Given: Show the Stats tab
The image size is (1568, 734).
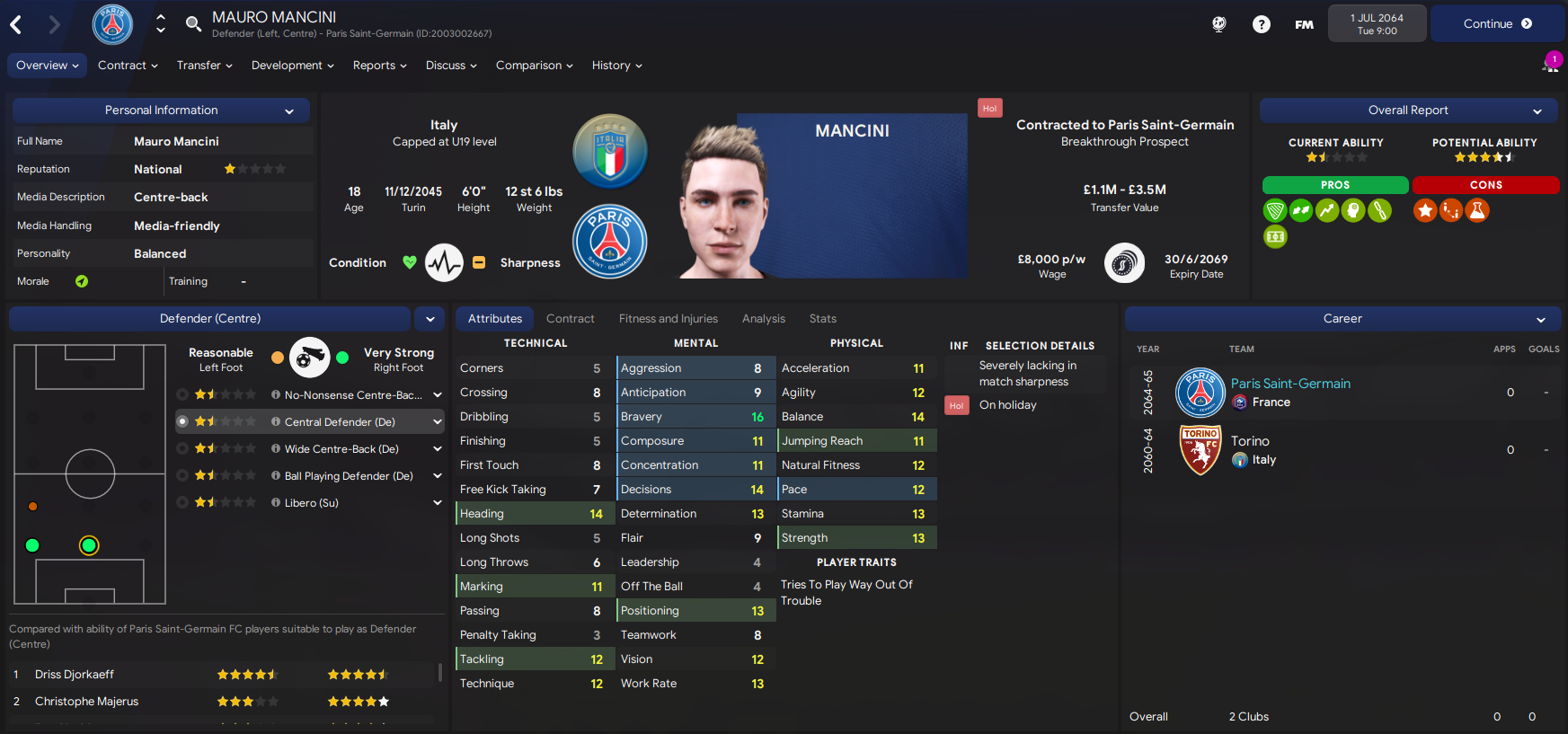Looking at the screenshot, I should pos(822,319).
